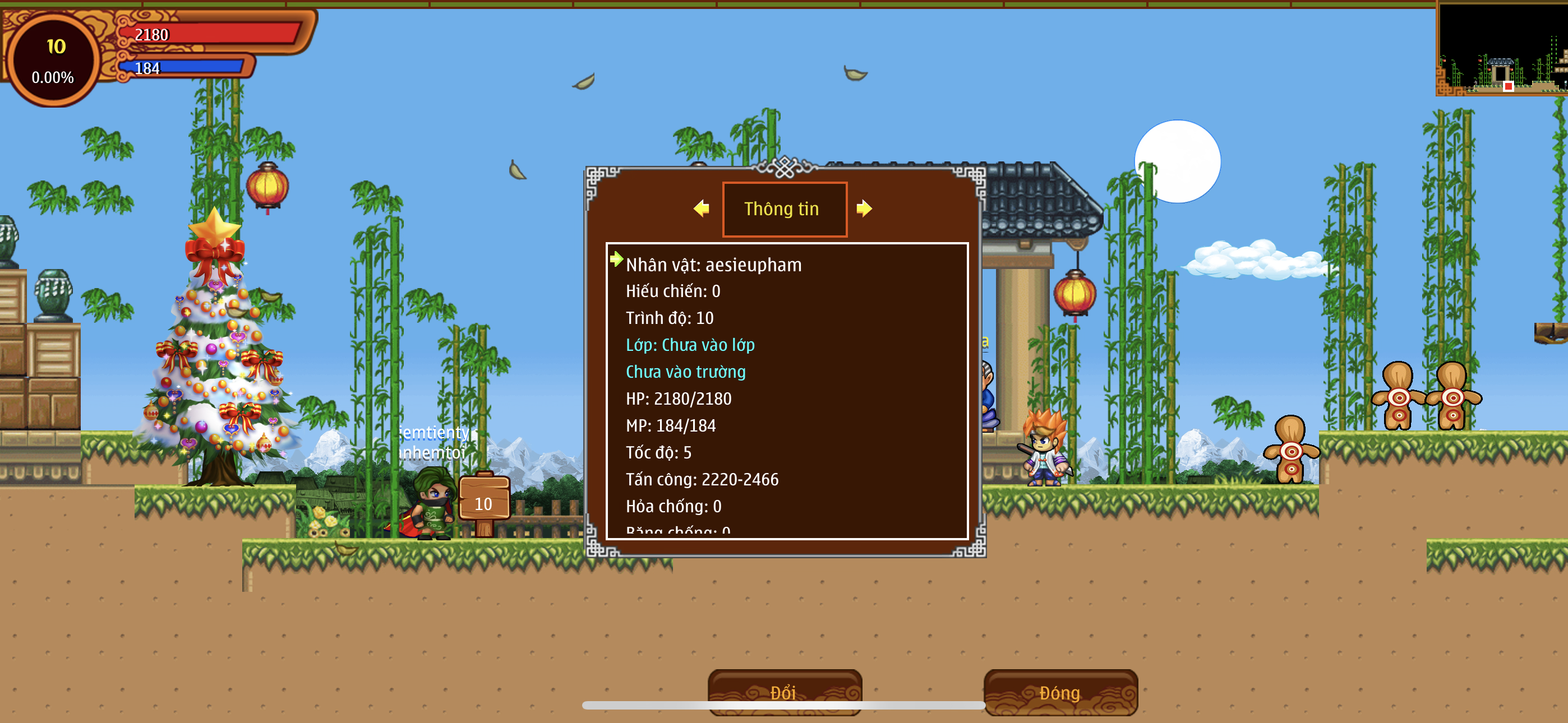
Task: Select the Nhân vật: aesieupham row
Action: point(713,265)
